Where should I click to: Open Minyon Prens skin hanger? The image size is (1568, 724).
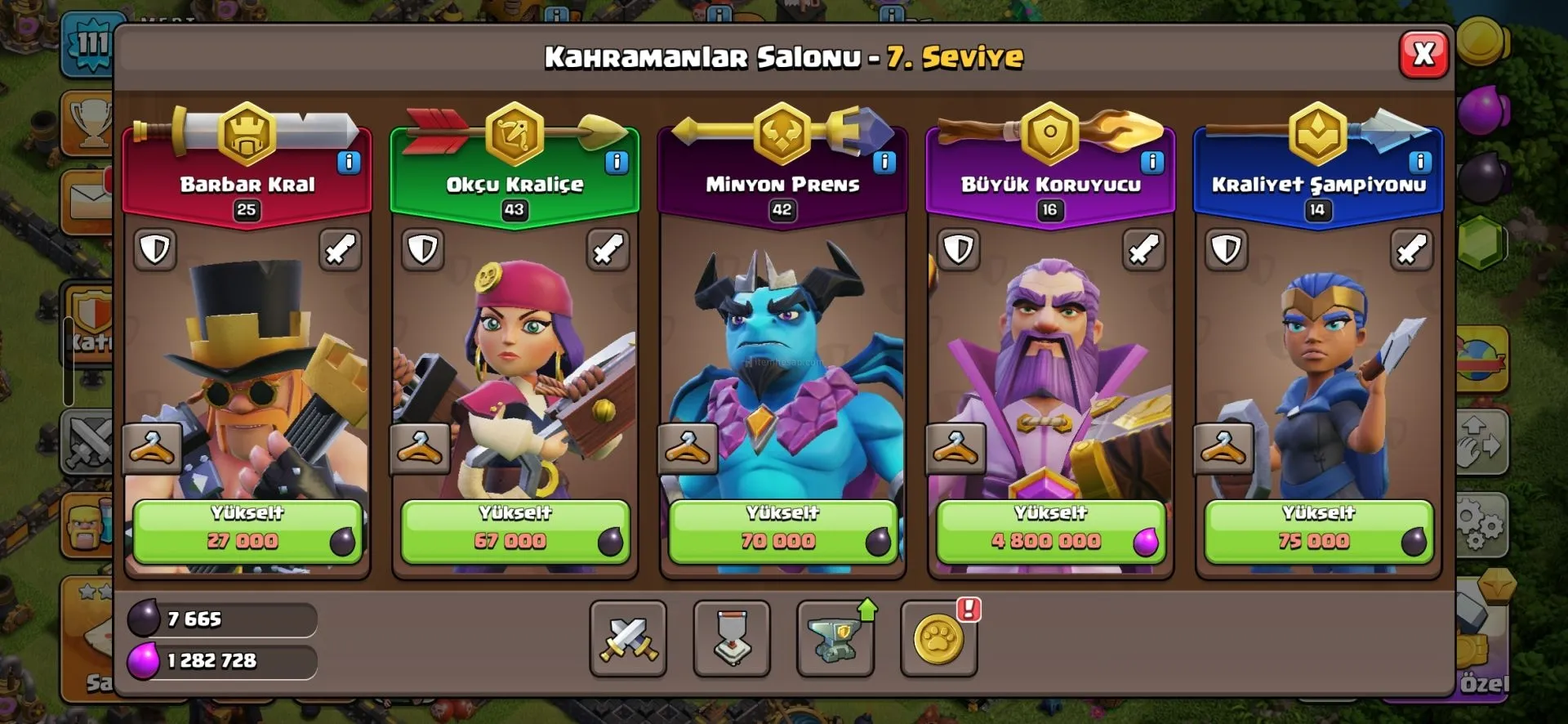[x=688, y=448]
